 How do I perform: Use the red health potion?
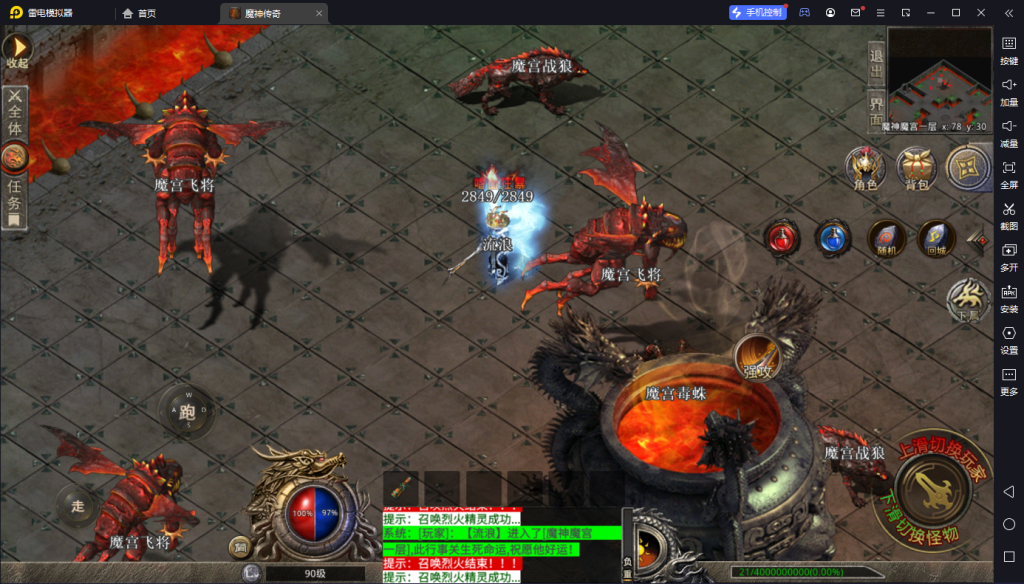(x=782, y=238)
